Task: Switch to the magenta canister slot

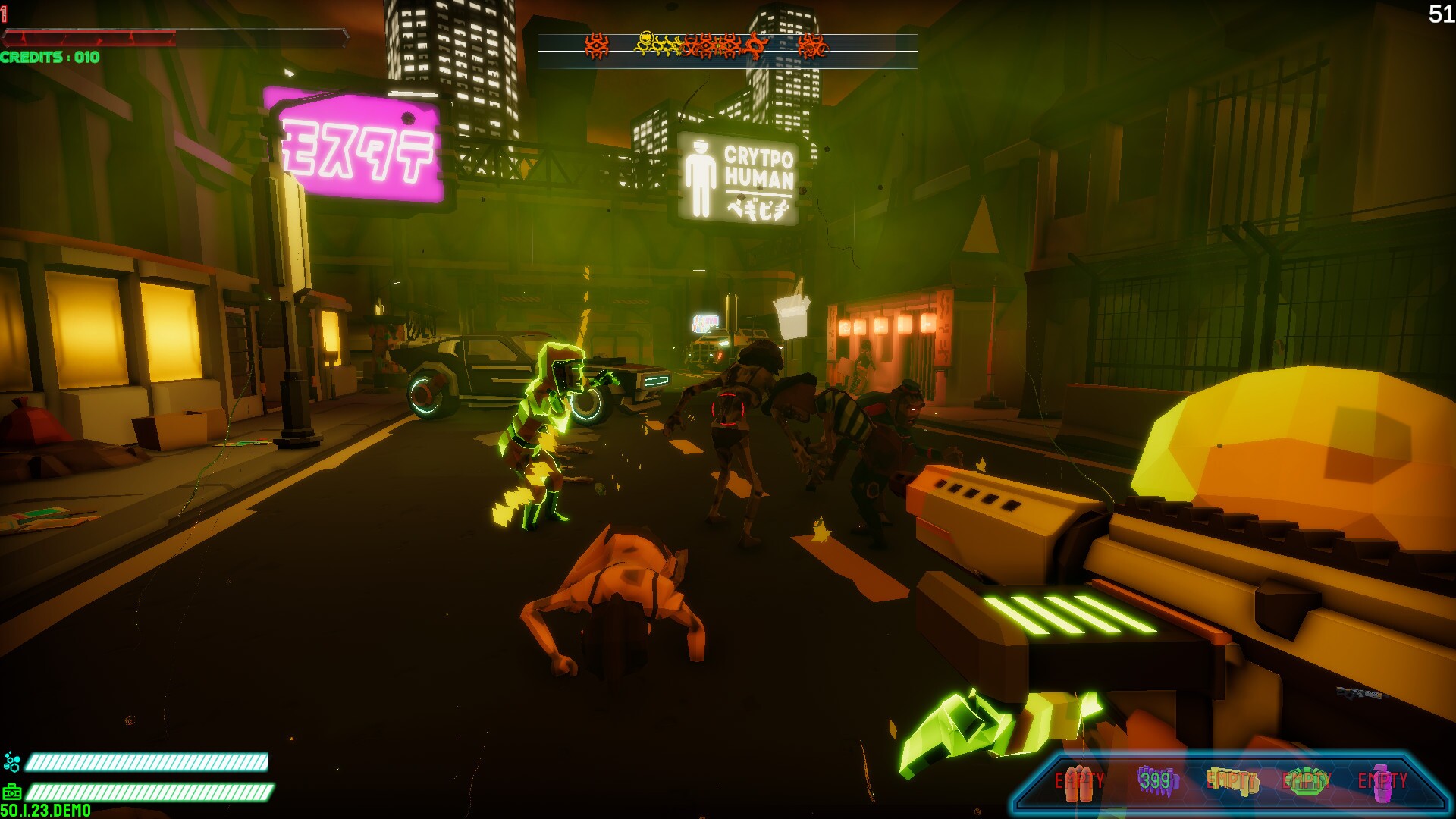Action: tap(1382, 781)
